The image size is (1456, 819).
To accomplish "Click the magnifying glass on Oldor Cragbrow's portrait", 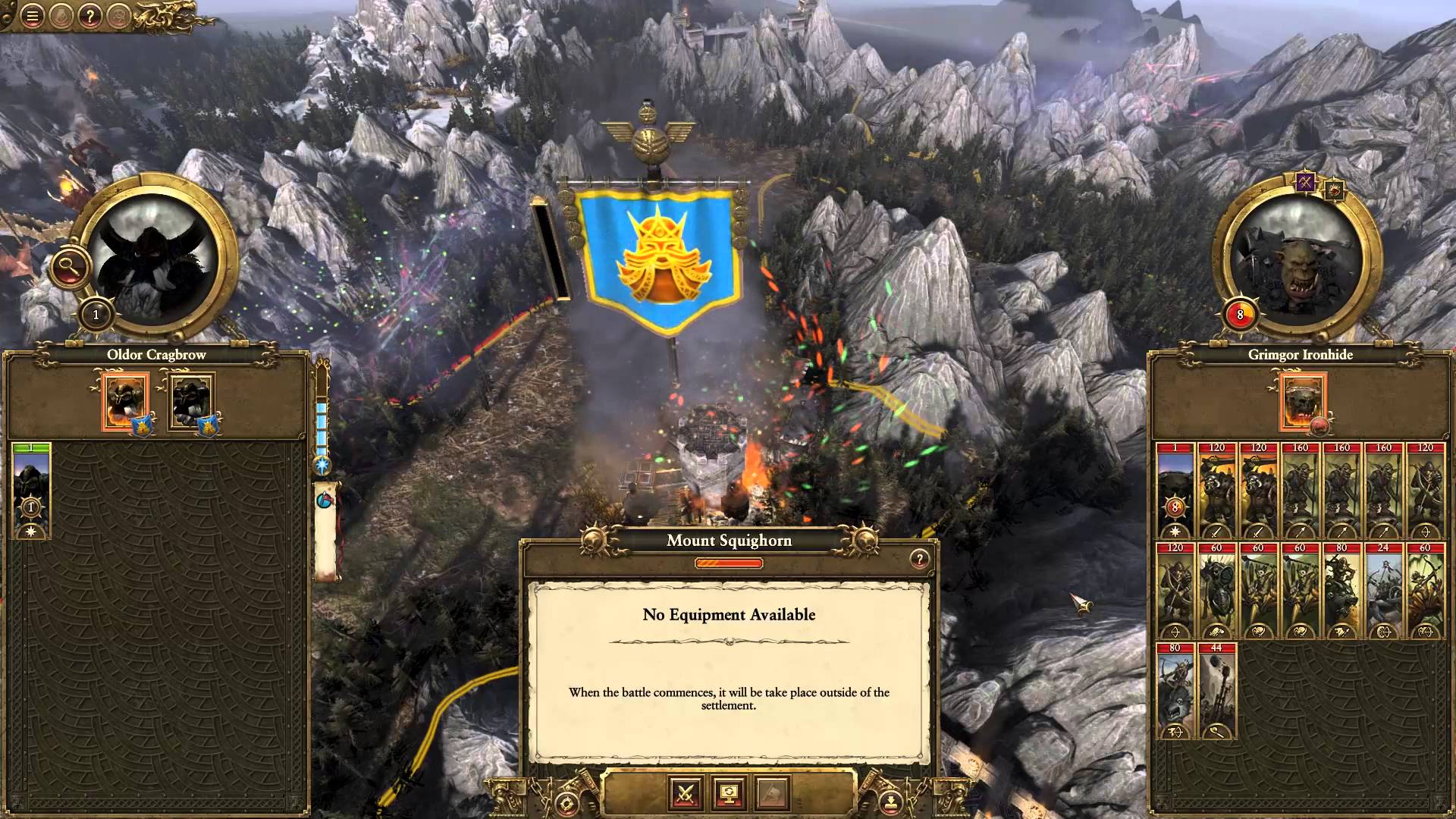I will (69, 266).
